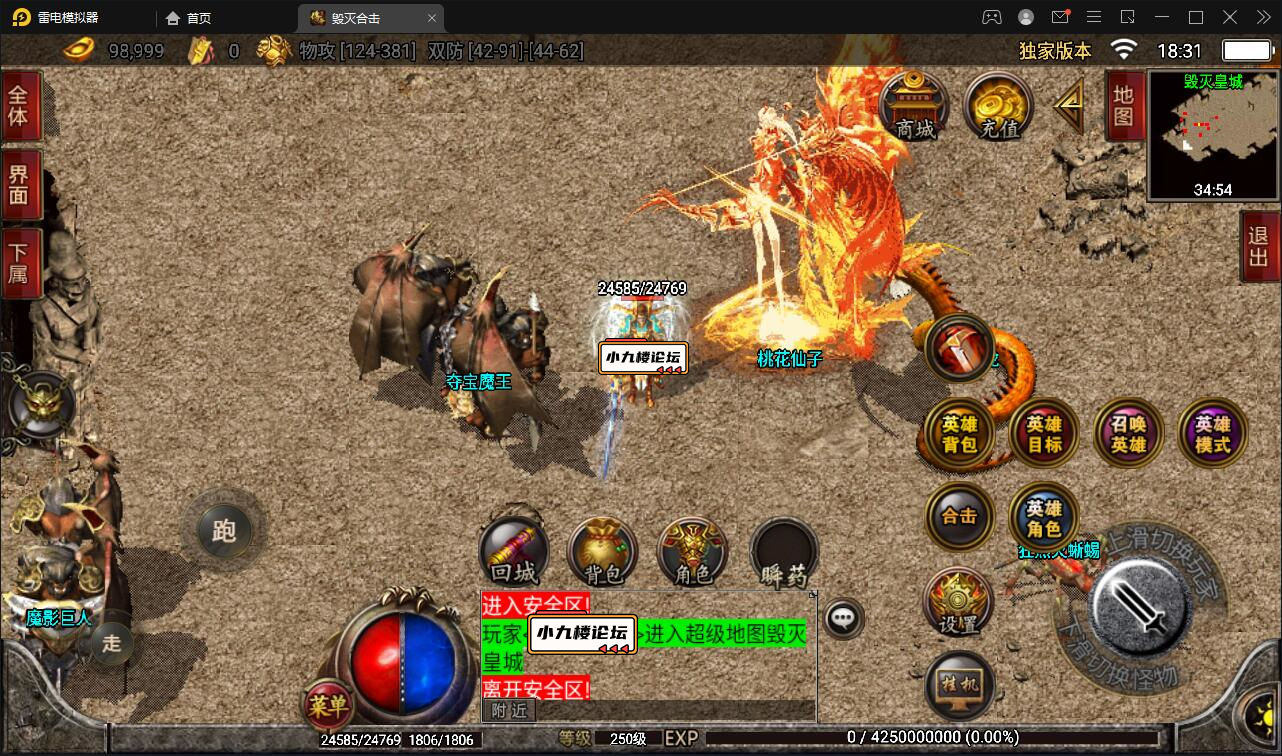The image size is (1282, 756).
Task: Choose the 英雄目标 hero target button
Action: pos(1044,433)
